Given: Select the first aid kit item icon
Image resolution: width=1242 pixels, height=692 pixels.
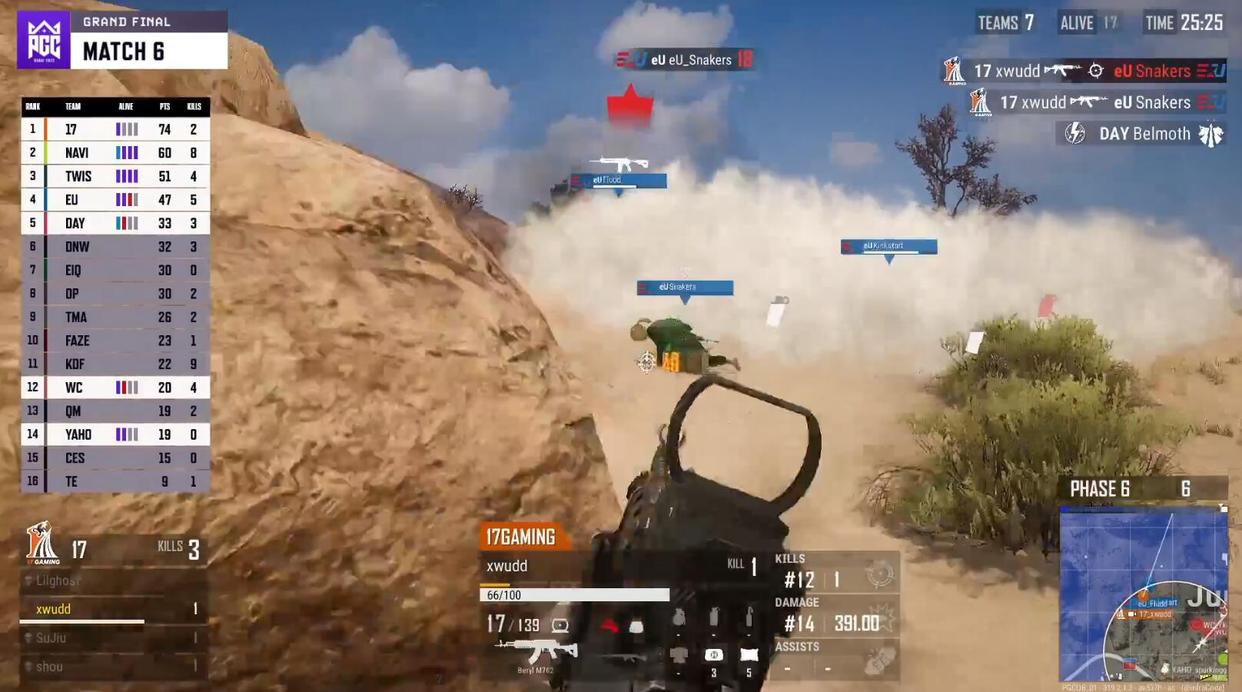Looking at the screenshot, I should (x=713, y=655).
